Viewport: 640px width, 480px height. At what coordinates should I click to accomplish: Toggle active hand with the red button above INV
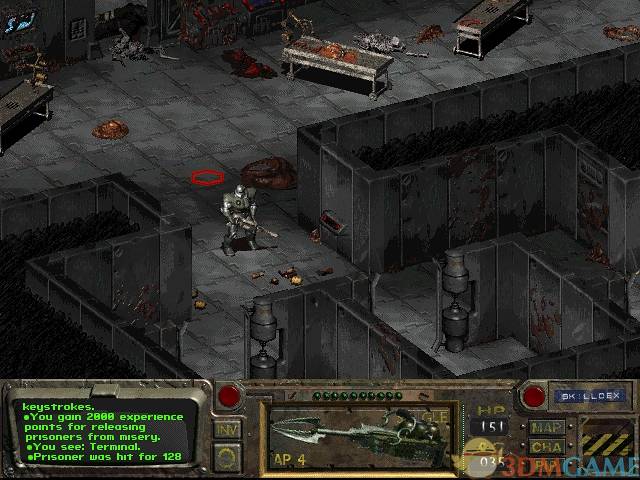point(229,396)
